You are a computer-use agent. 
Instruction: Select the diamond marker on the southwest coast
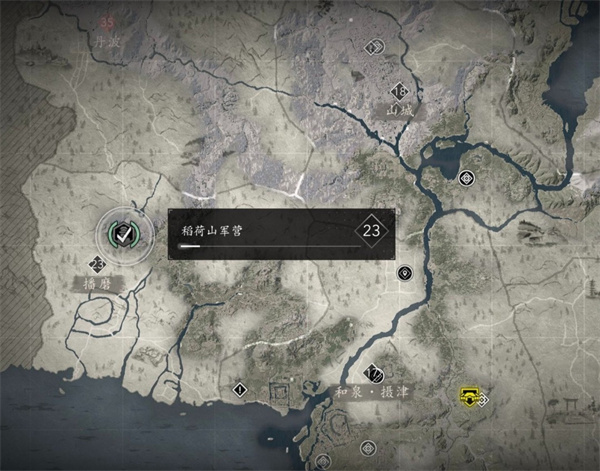pyautogui.click(x=240, y=388)
